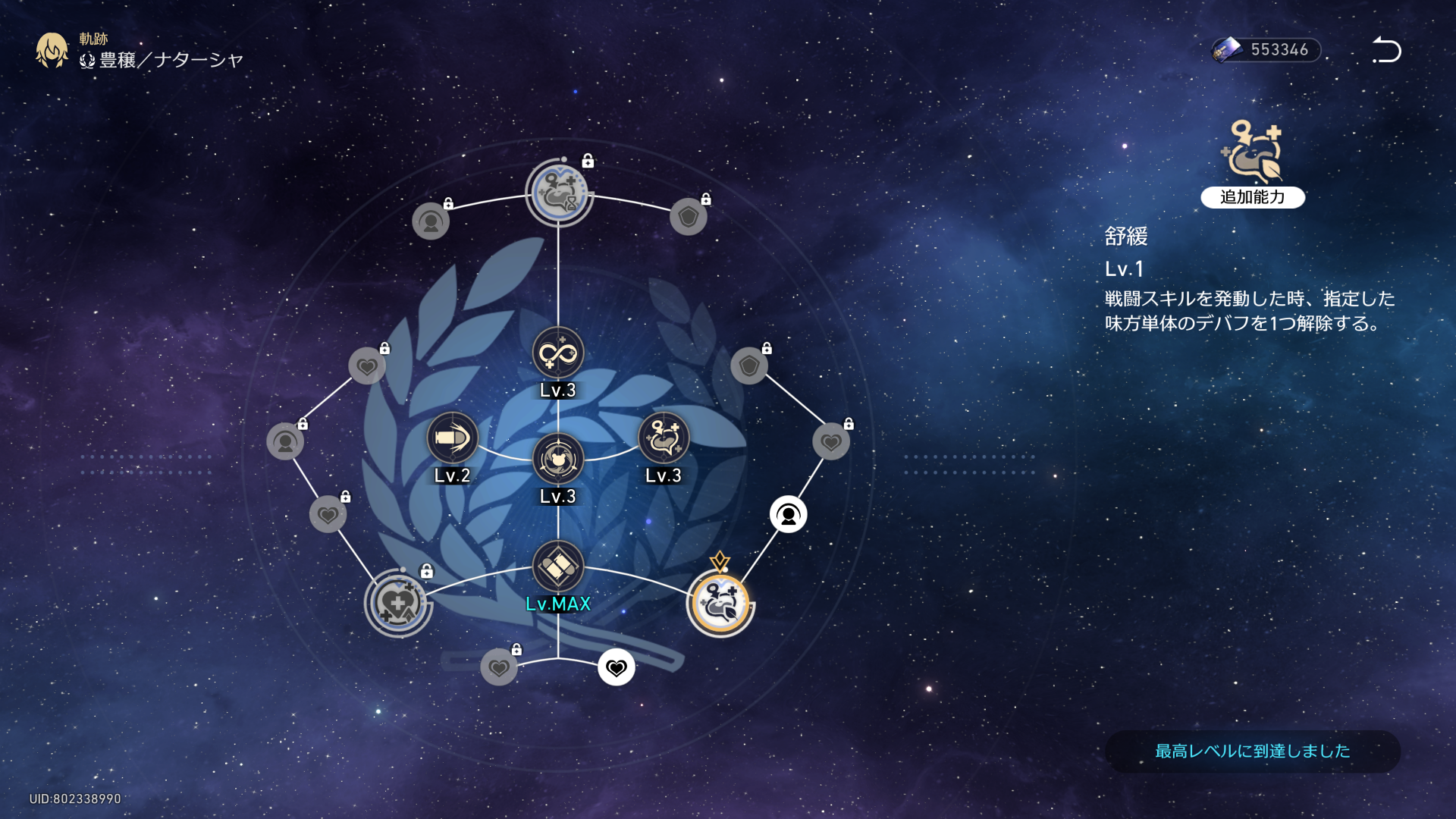Select the unlocked white heart stat node
Viewport: 1456px width, 819px height.
(x=616, y=667)
